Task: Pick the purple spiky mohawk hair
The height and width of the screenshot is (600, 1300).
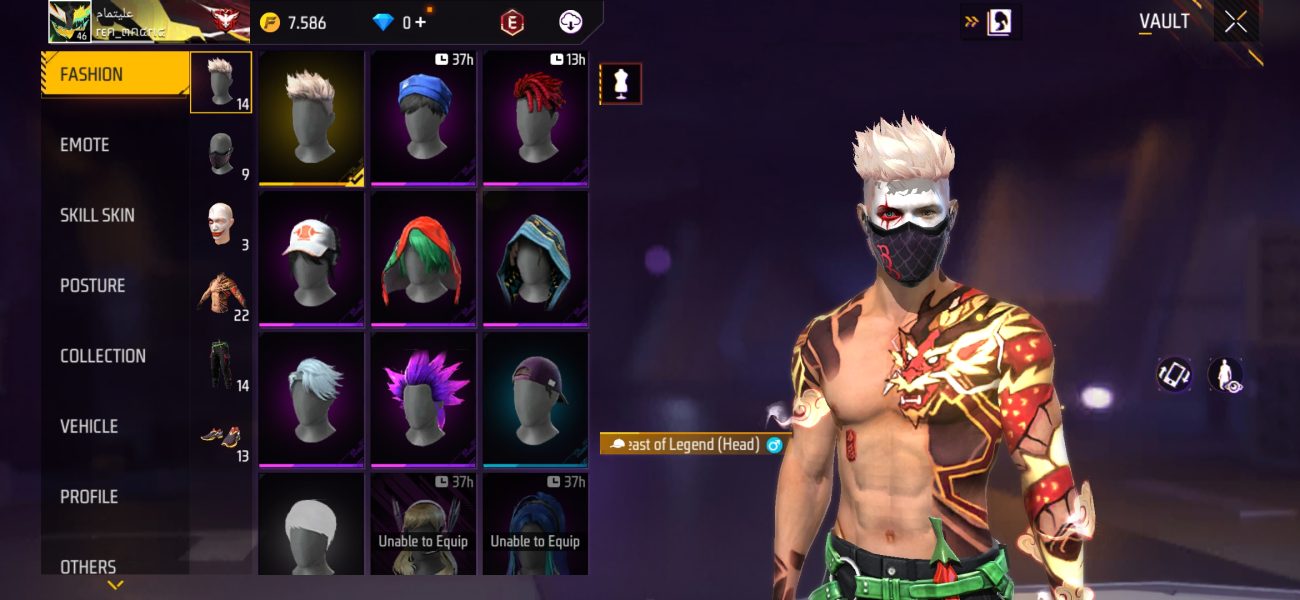Action: coord(423,398)
